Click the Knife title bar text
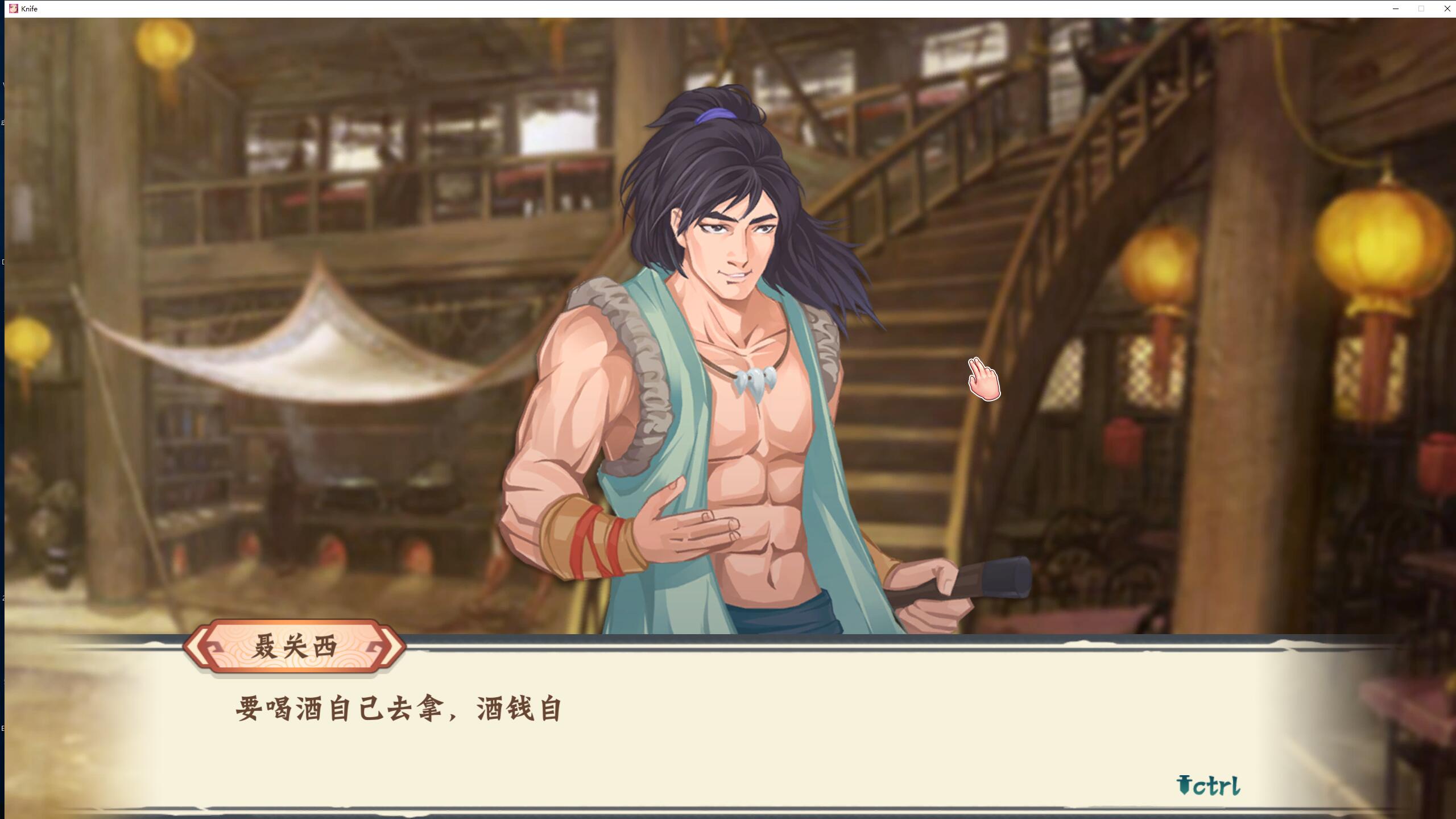The width and height of the screenshot is (1456, 819). pyautogui.click(x=28, y=9)
